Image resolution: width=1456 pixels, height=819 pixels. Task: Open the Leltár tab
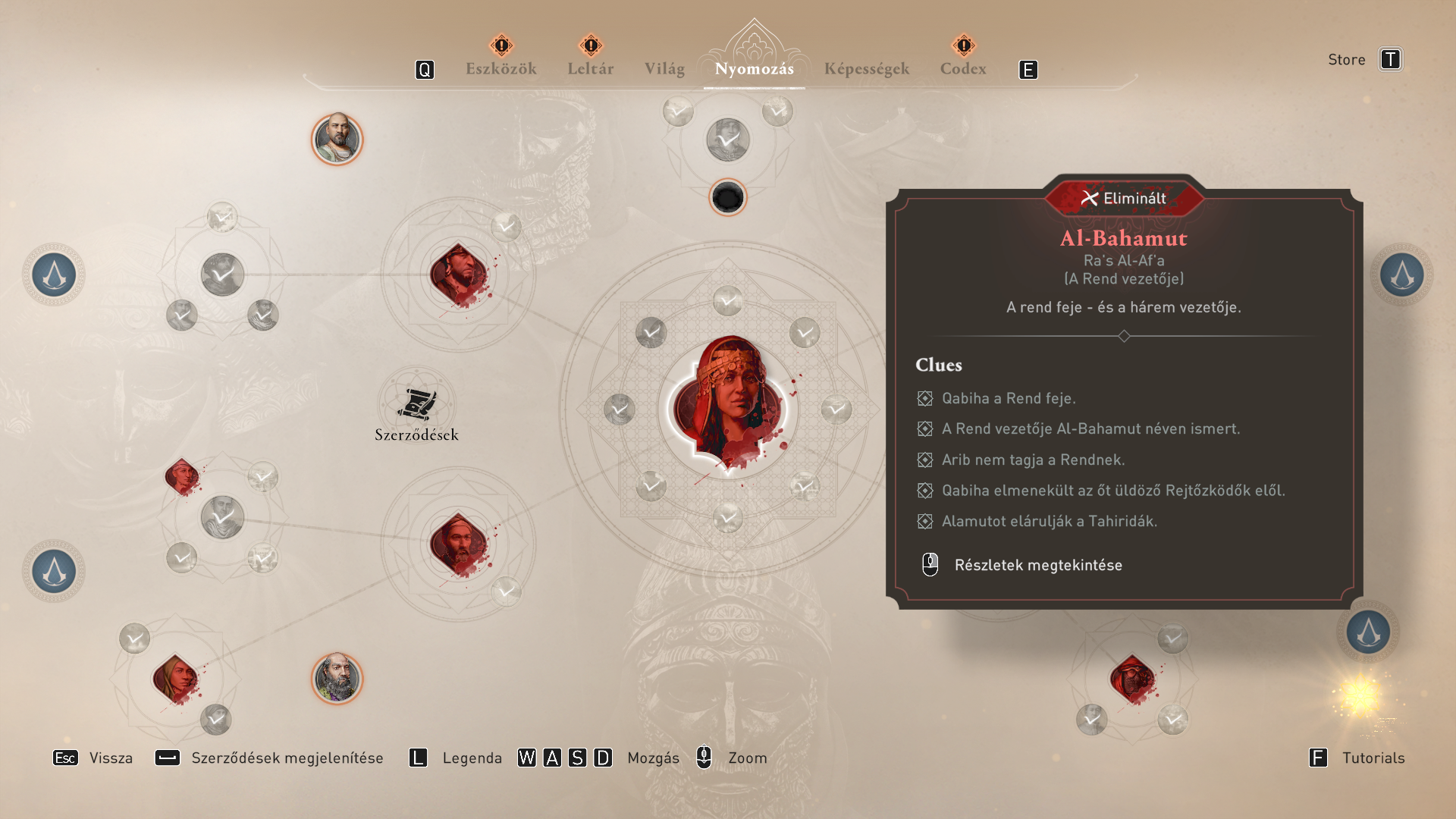[x=590, y=69]
